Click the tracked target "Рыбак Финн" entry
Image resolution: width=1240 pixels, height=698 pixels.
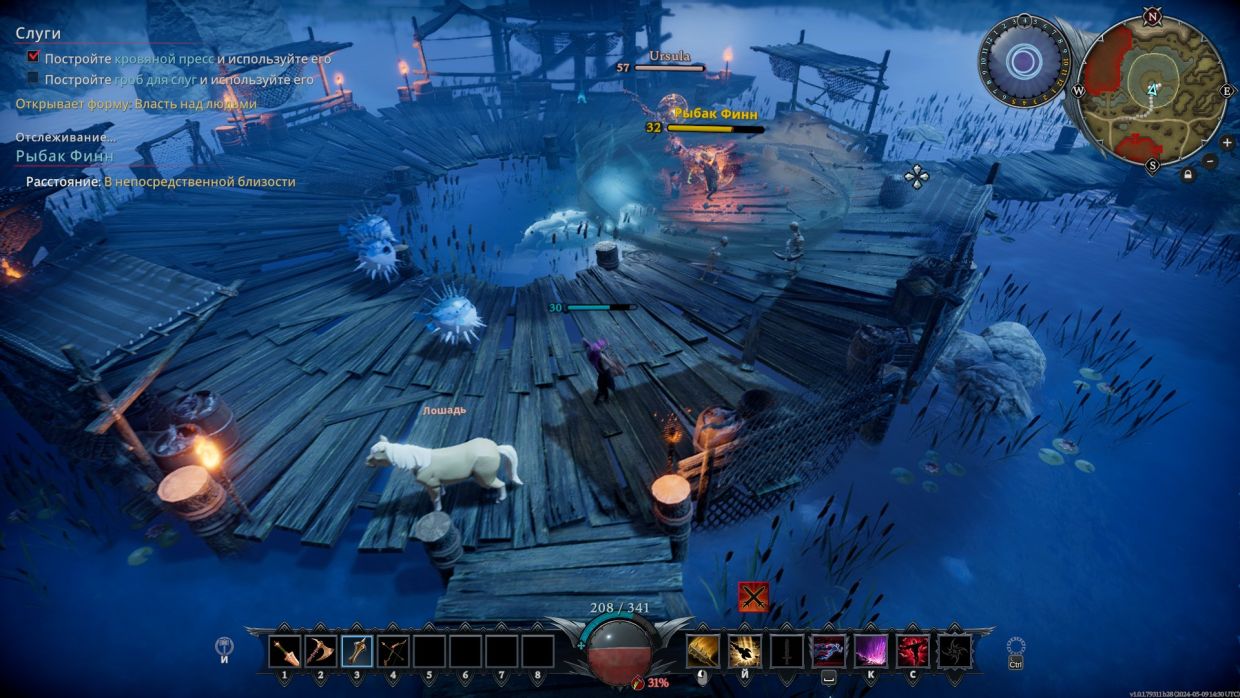(x=64, y=156)
